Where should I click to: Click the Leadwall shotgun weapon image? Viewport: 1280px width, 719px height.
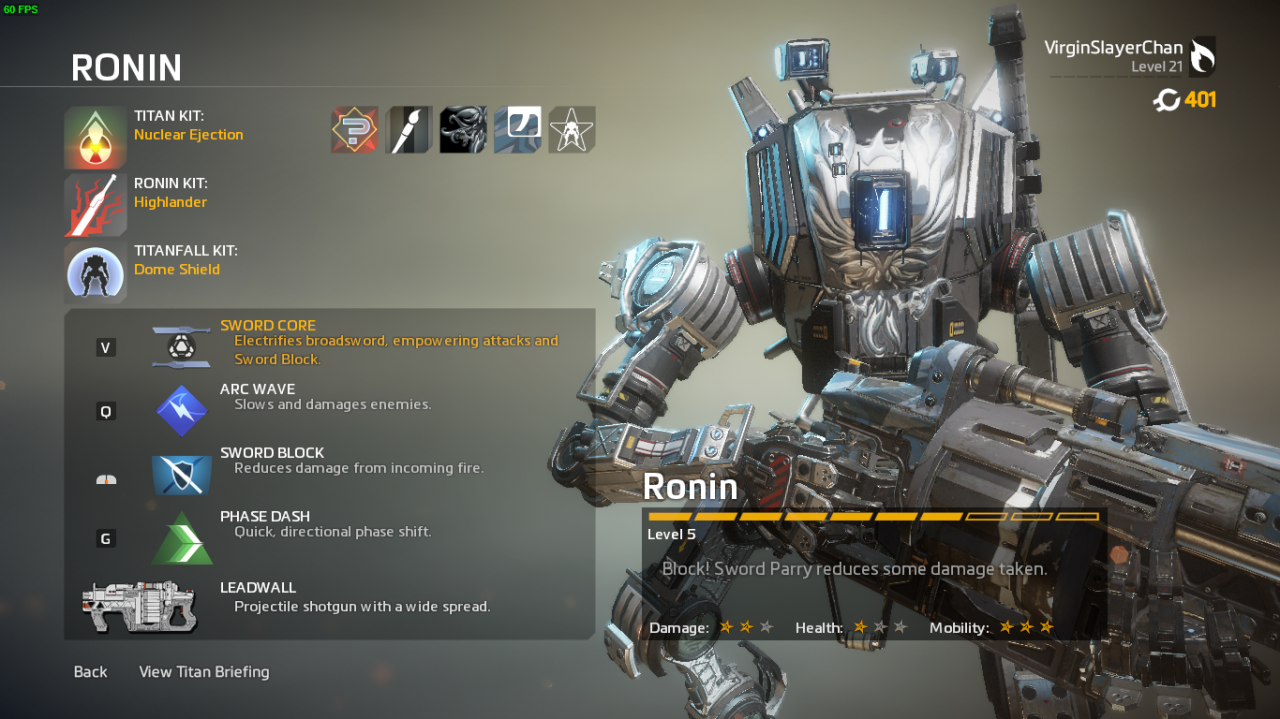point(140,605)
